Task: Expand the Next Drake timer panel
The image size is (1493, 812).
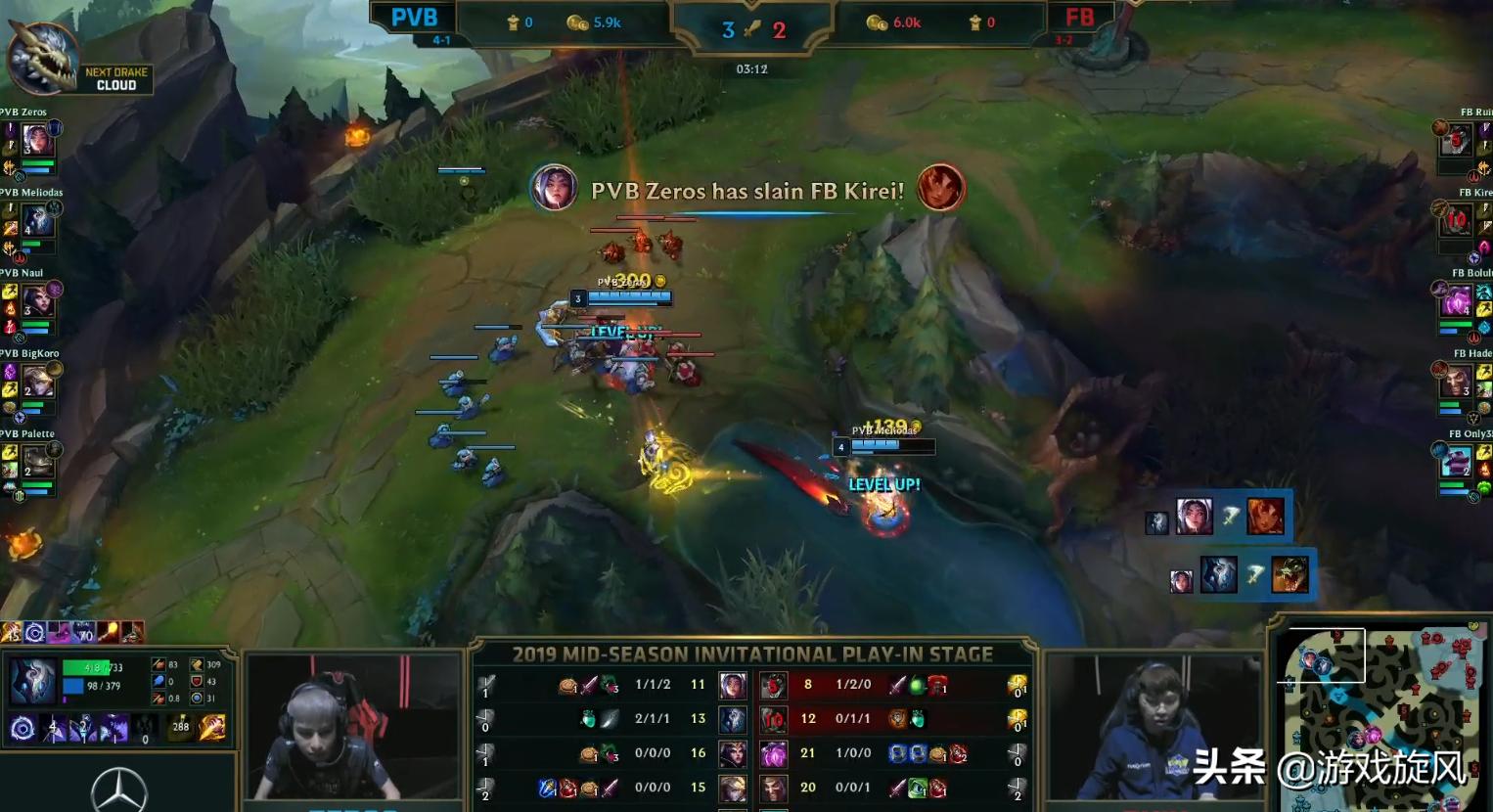Action: (115, 77)
